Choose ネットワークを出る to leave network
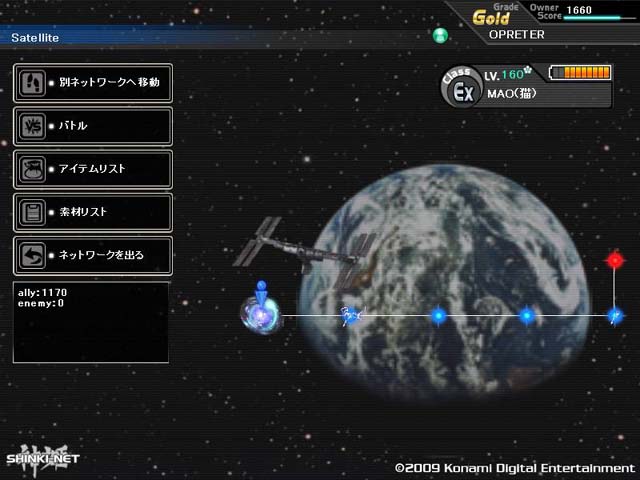Screen dimensions: 640x480 92,255
